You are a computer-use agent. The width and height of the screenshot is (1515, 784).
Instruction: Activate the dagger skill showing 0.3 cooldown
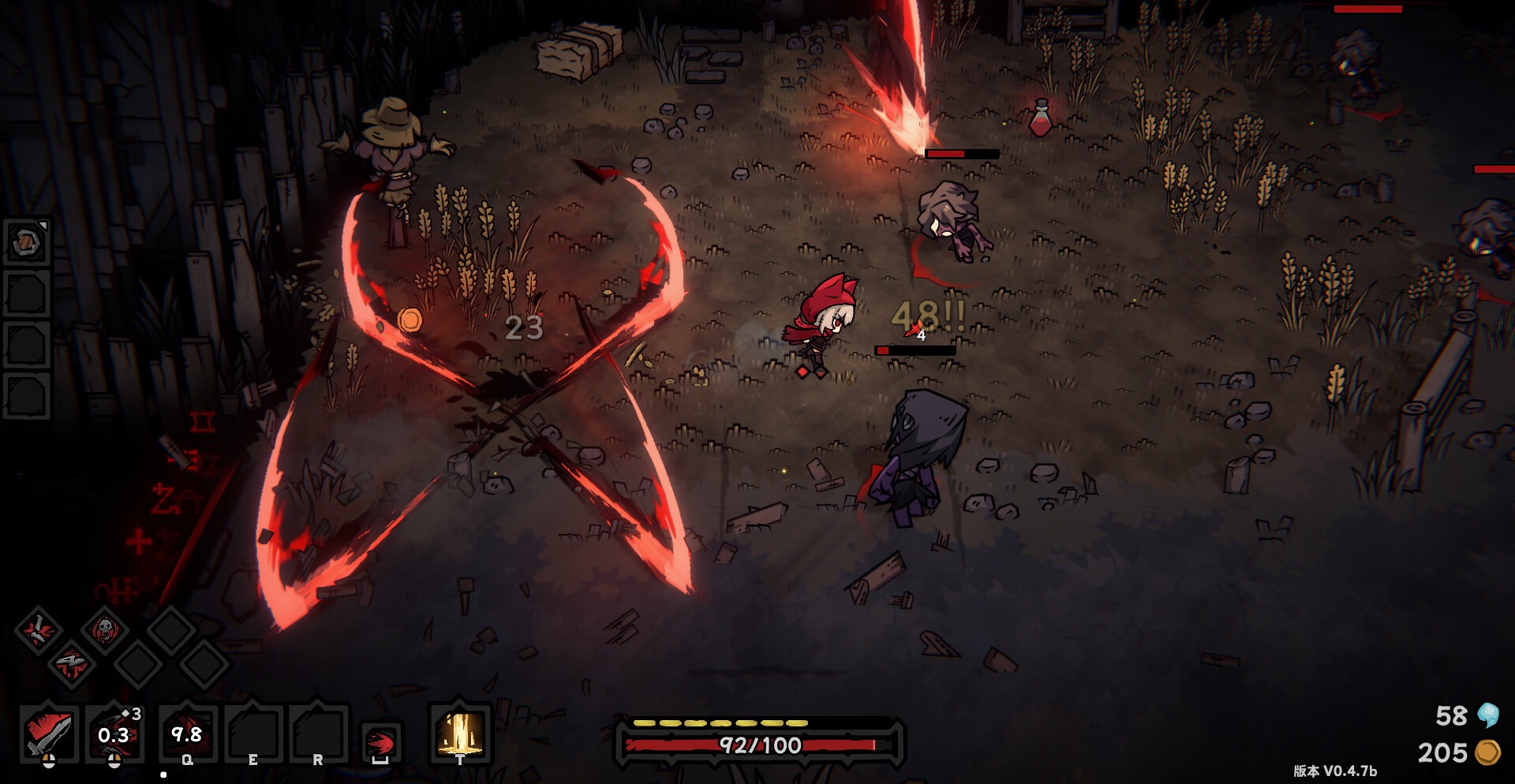[x=114, y=734]
